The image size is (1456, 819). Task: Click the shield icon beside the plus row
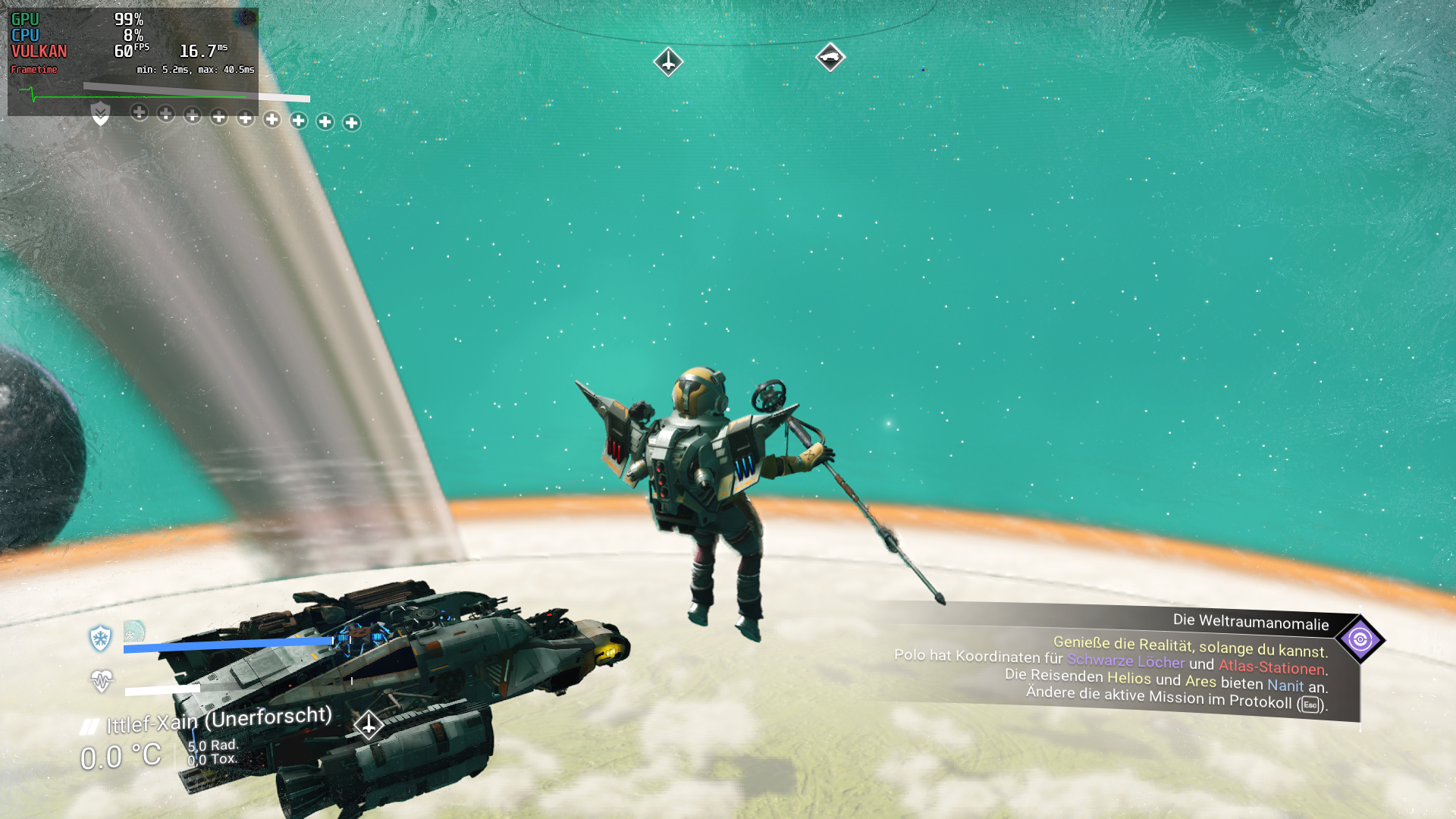pyautogui.click(x=100, y=114)
